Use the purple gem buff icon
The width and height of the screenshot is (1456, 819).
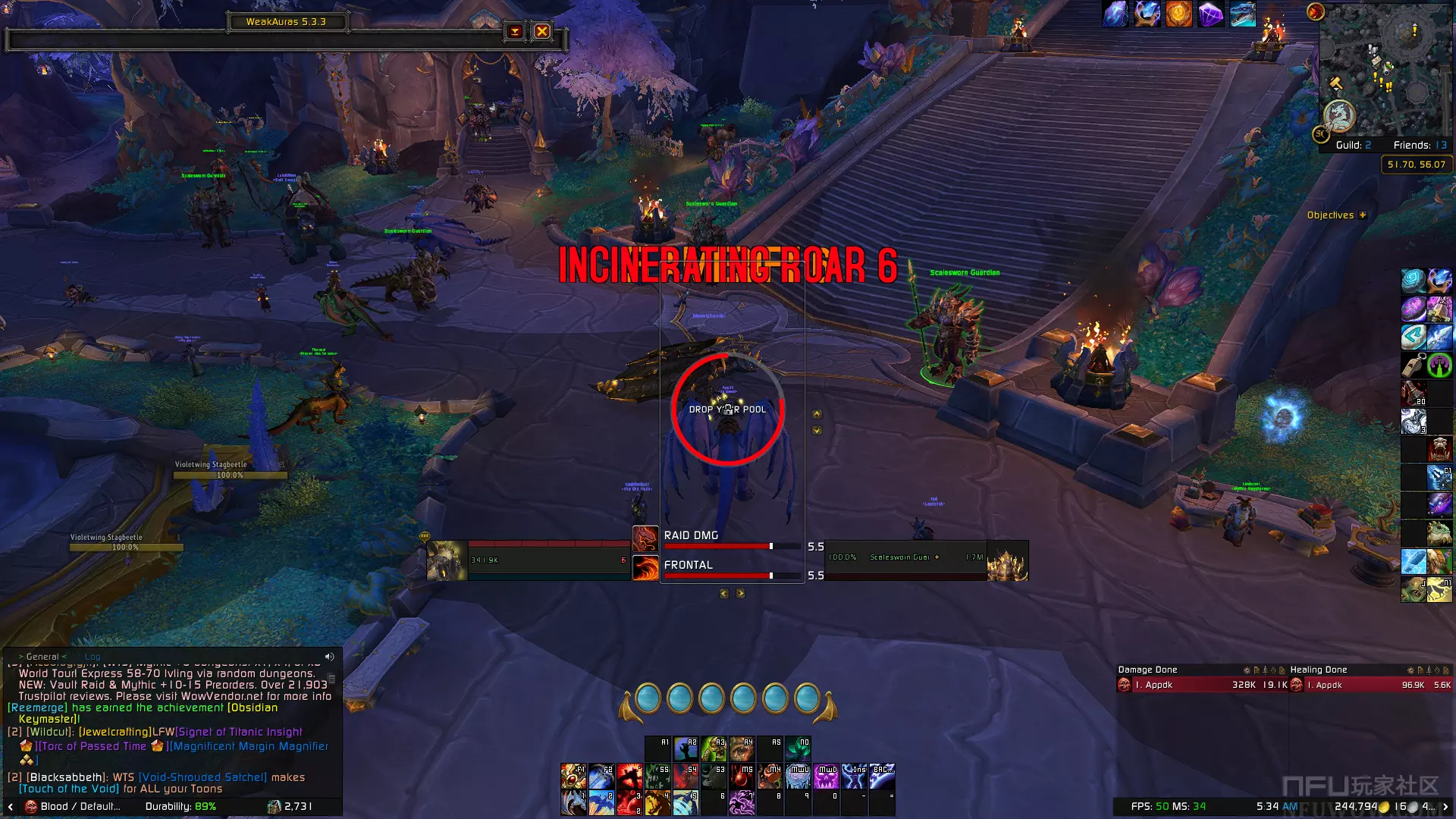pyautogui.click(x=1210, y=14)
